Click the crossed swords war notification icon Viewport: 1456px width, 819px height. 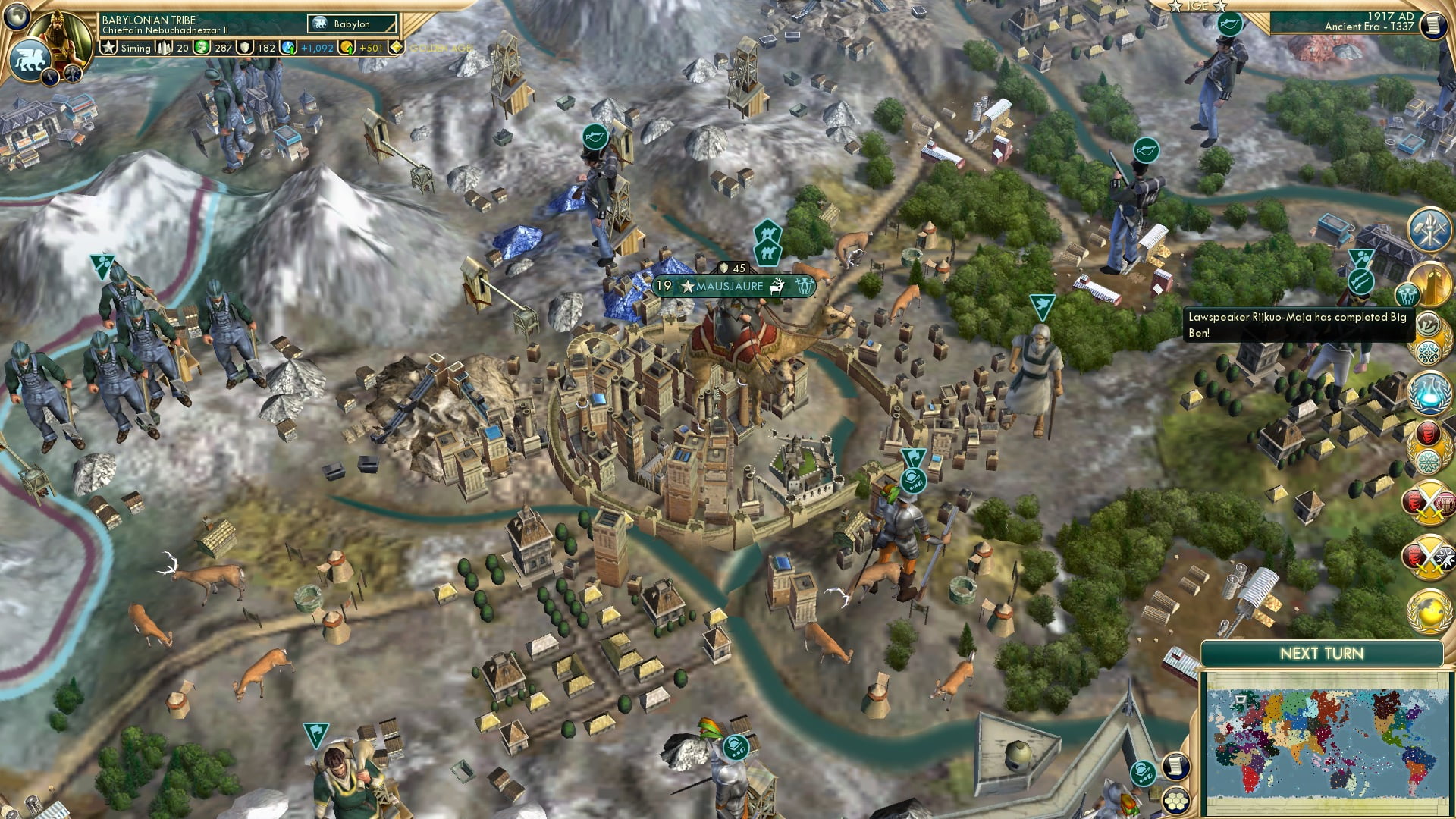click(x=1429, y=502)
